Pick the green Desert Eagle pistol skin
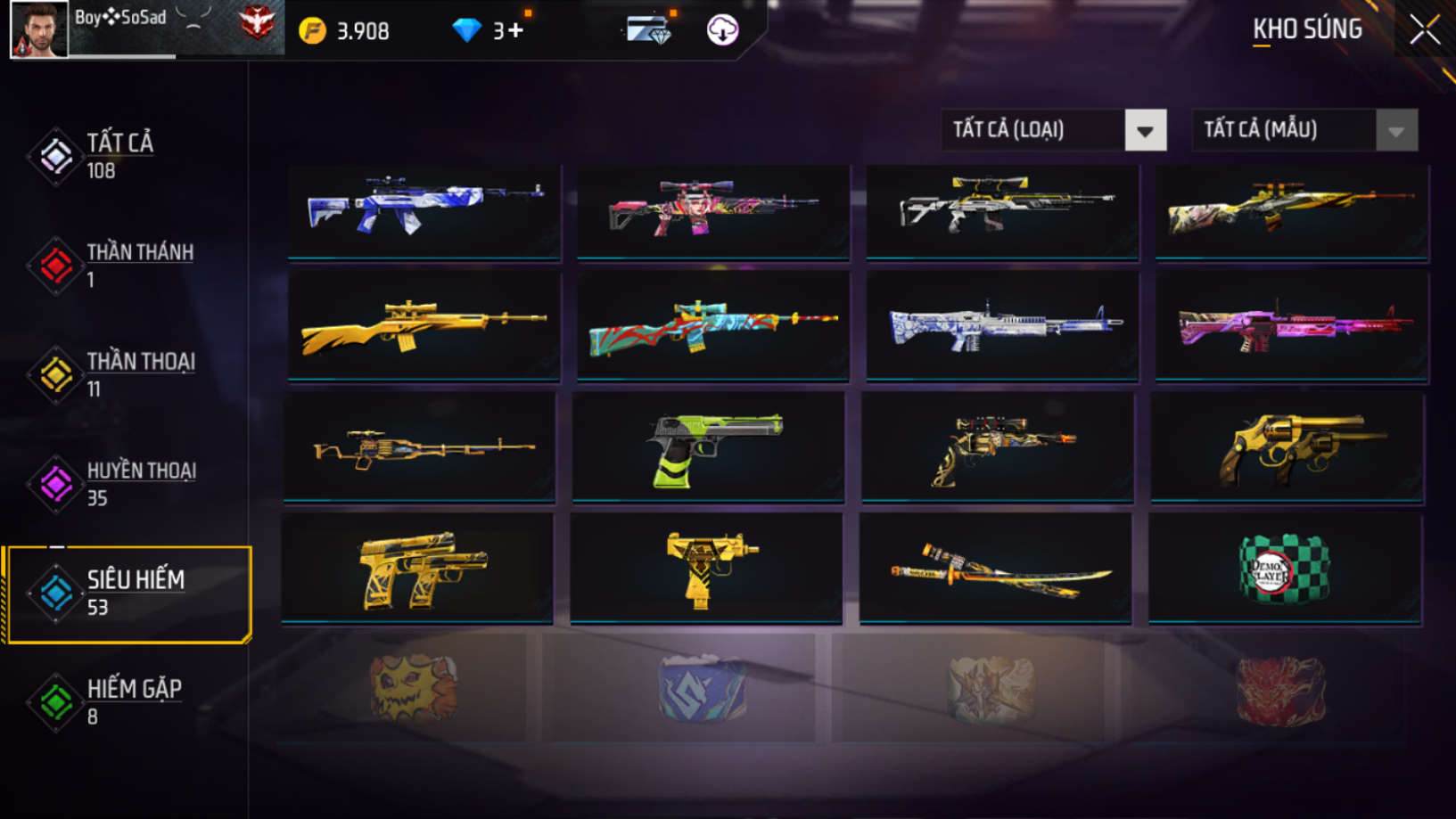 click(709, 448)
